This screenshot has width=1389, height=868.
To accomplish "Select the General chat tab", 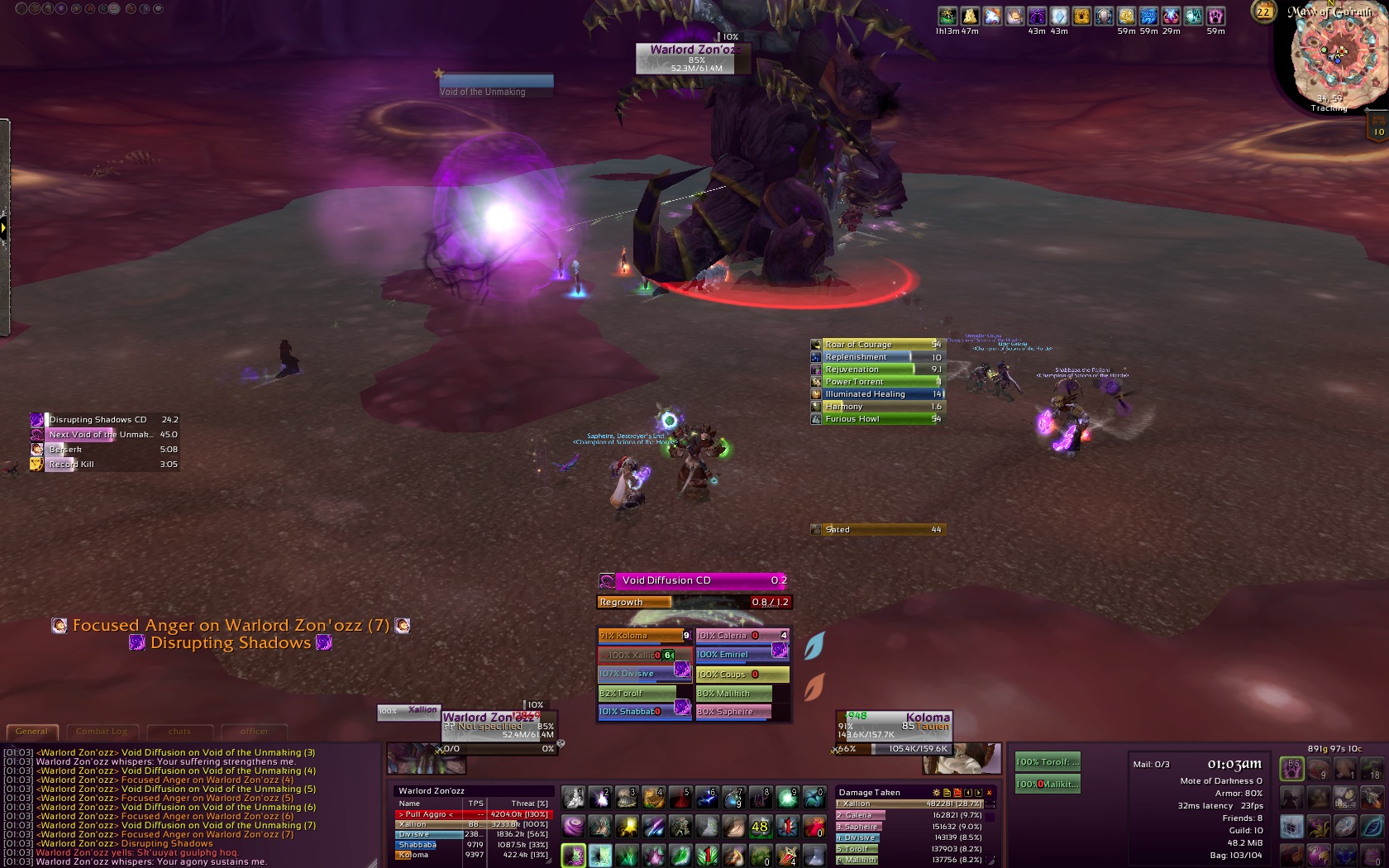I will pyautogui.click(x=32, y=732).
